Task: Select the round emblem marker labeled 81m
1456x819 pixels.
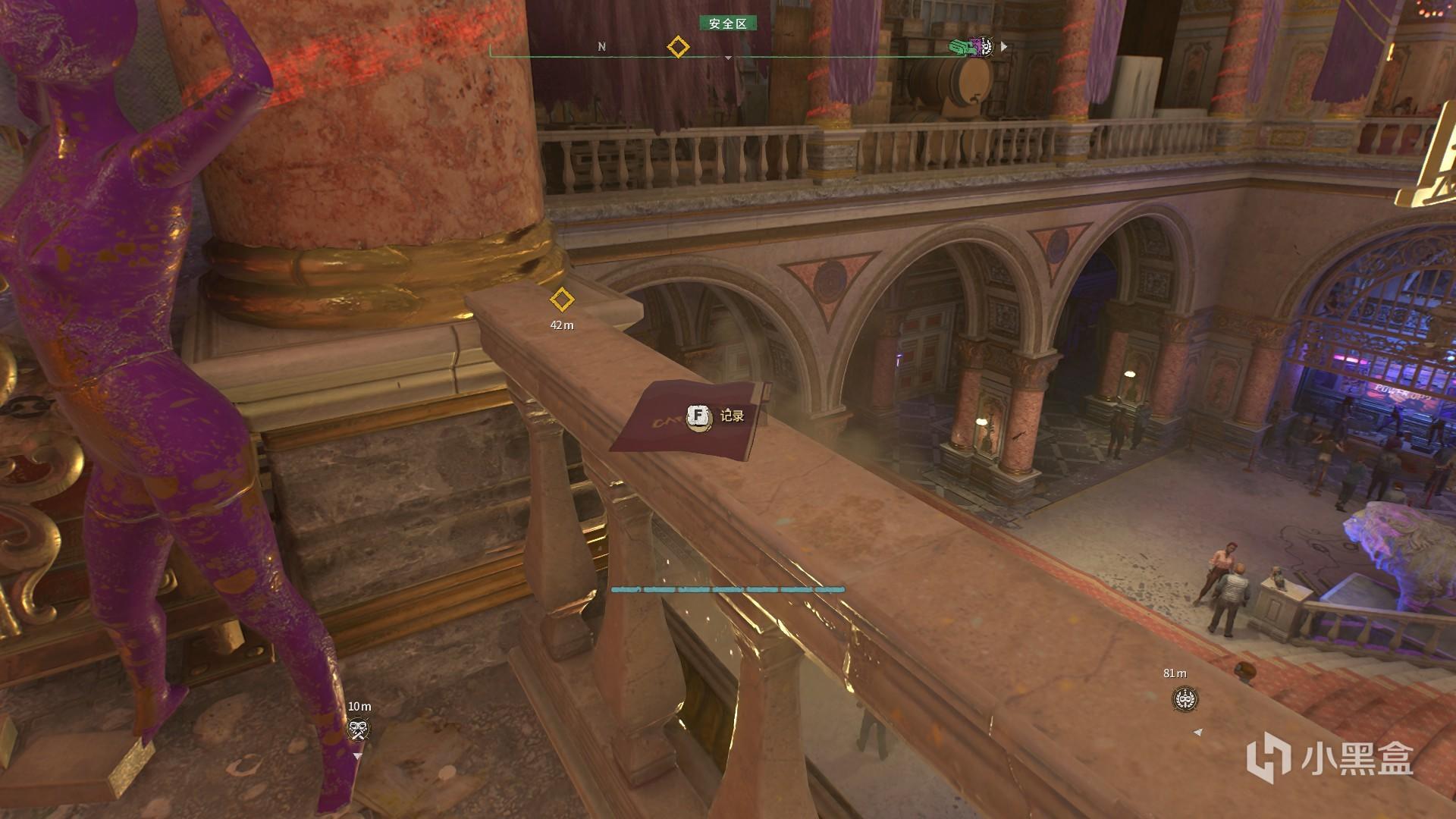Action: pos(1185,699)
